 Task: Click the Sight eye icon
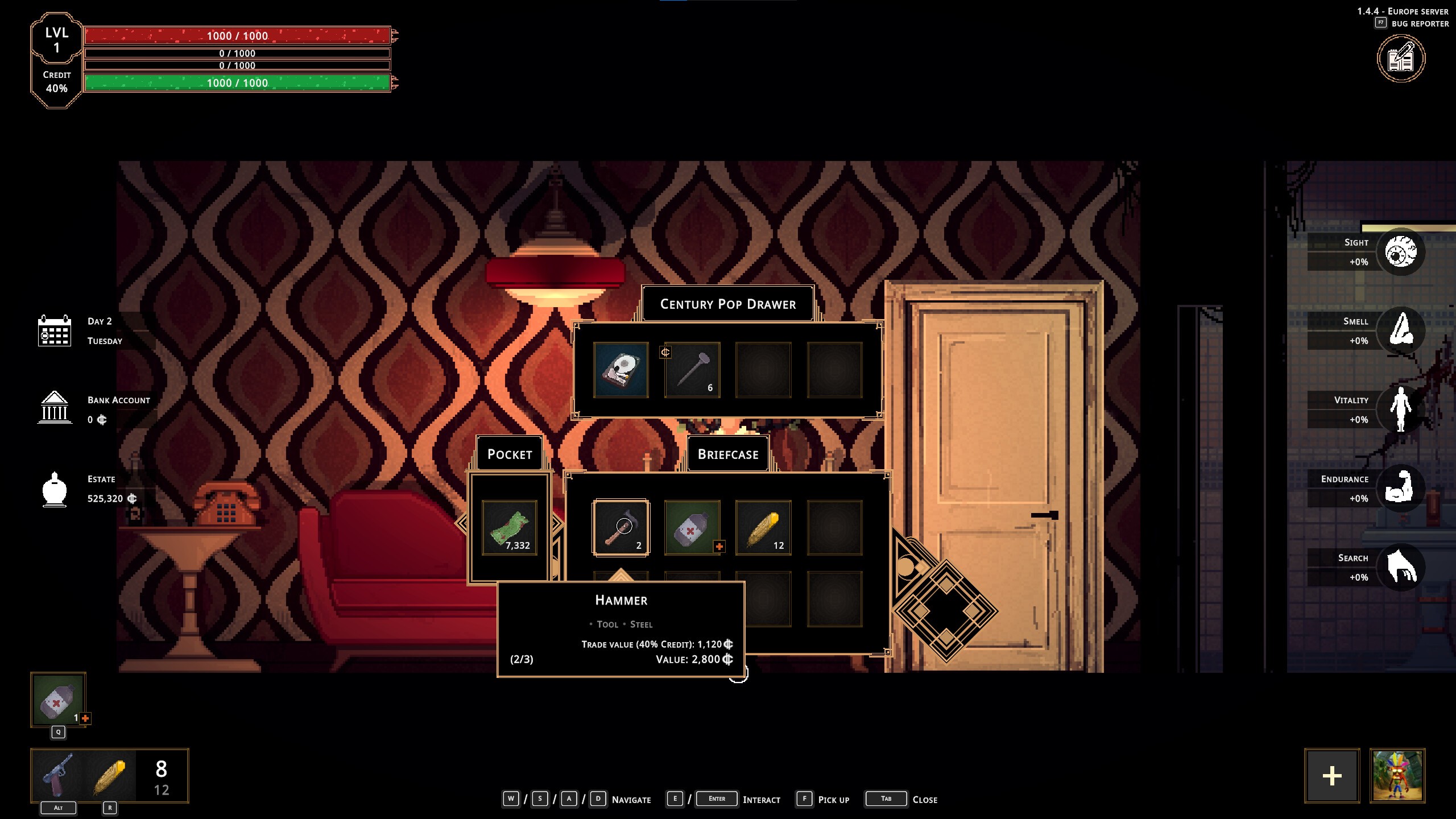tap(1401, 252)
